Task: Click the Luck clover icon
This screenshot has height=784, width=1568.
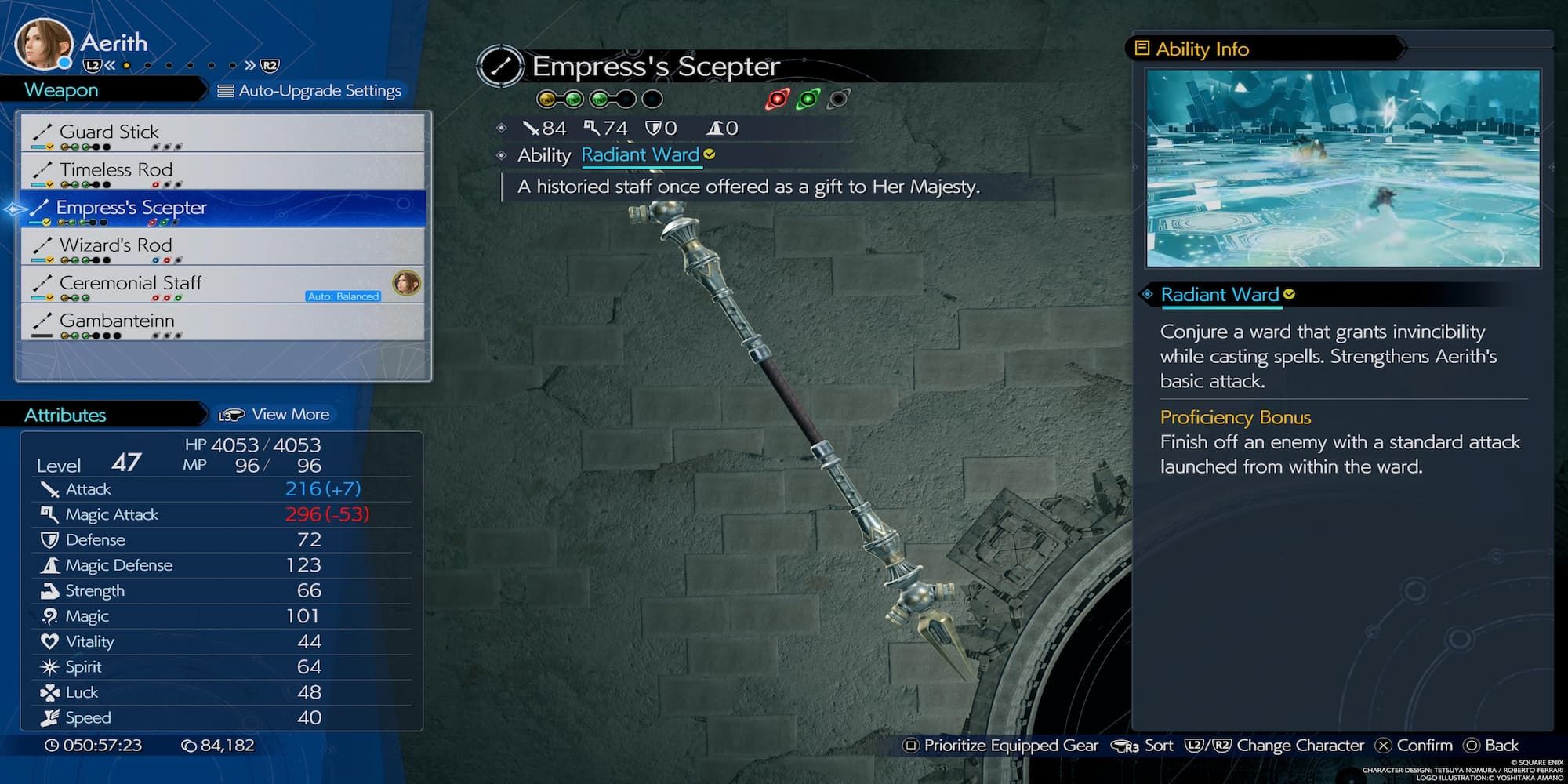Action: [x=49, y=692]
